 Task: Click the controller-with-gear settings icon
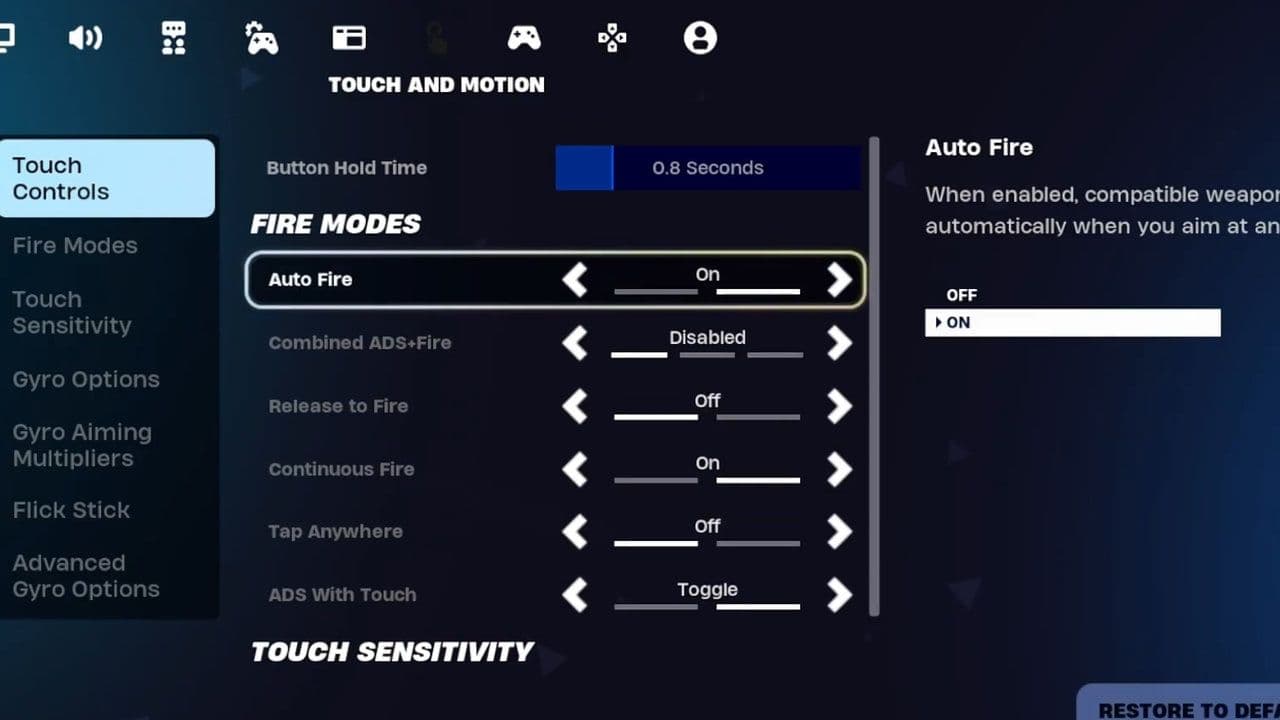point(261,37)
